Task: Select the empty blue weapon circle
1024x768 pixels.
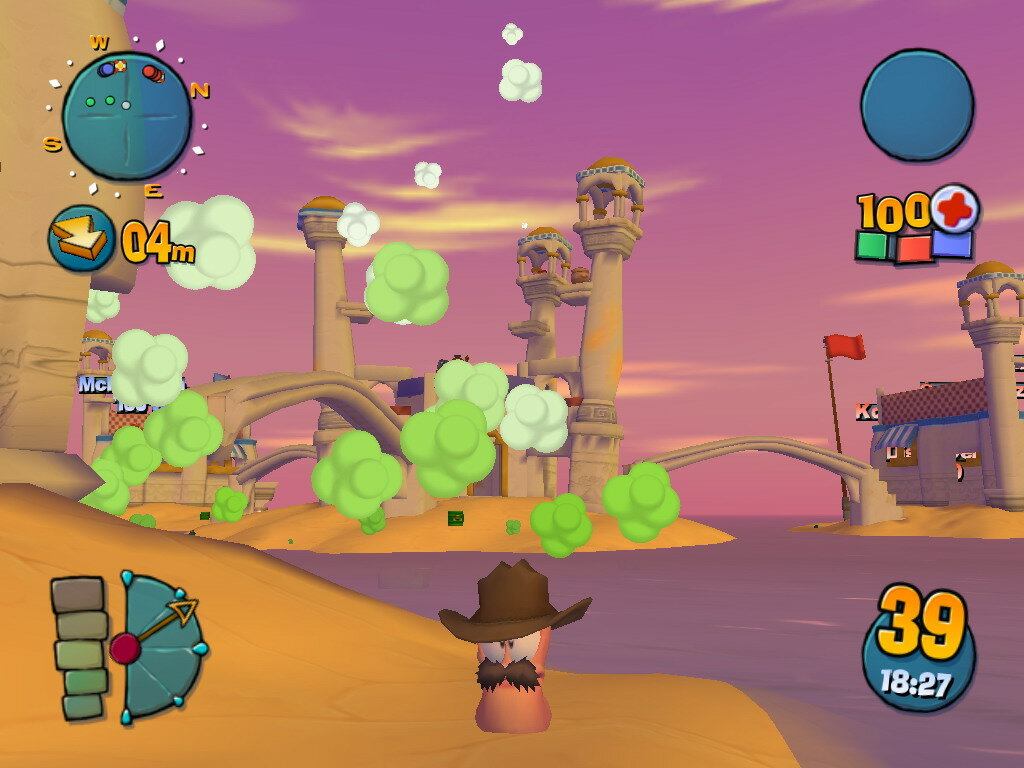Action: [x=917, y=104]
